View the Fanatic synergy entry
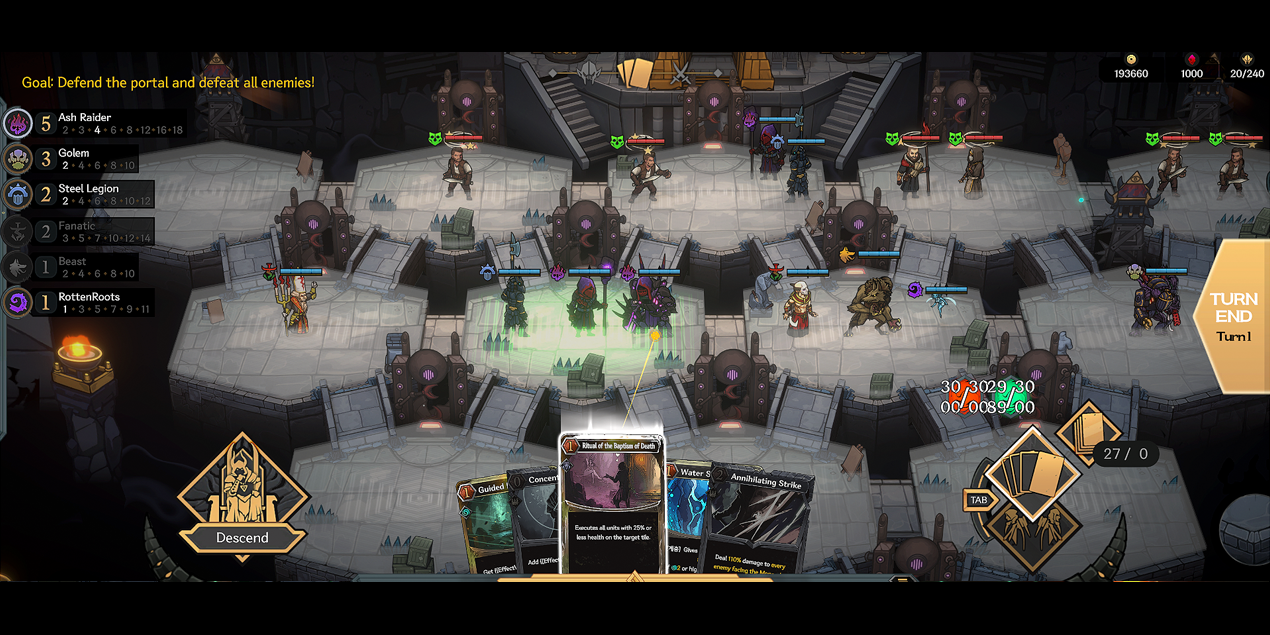Viewport: 1270px width, 635px height. 85,231
